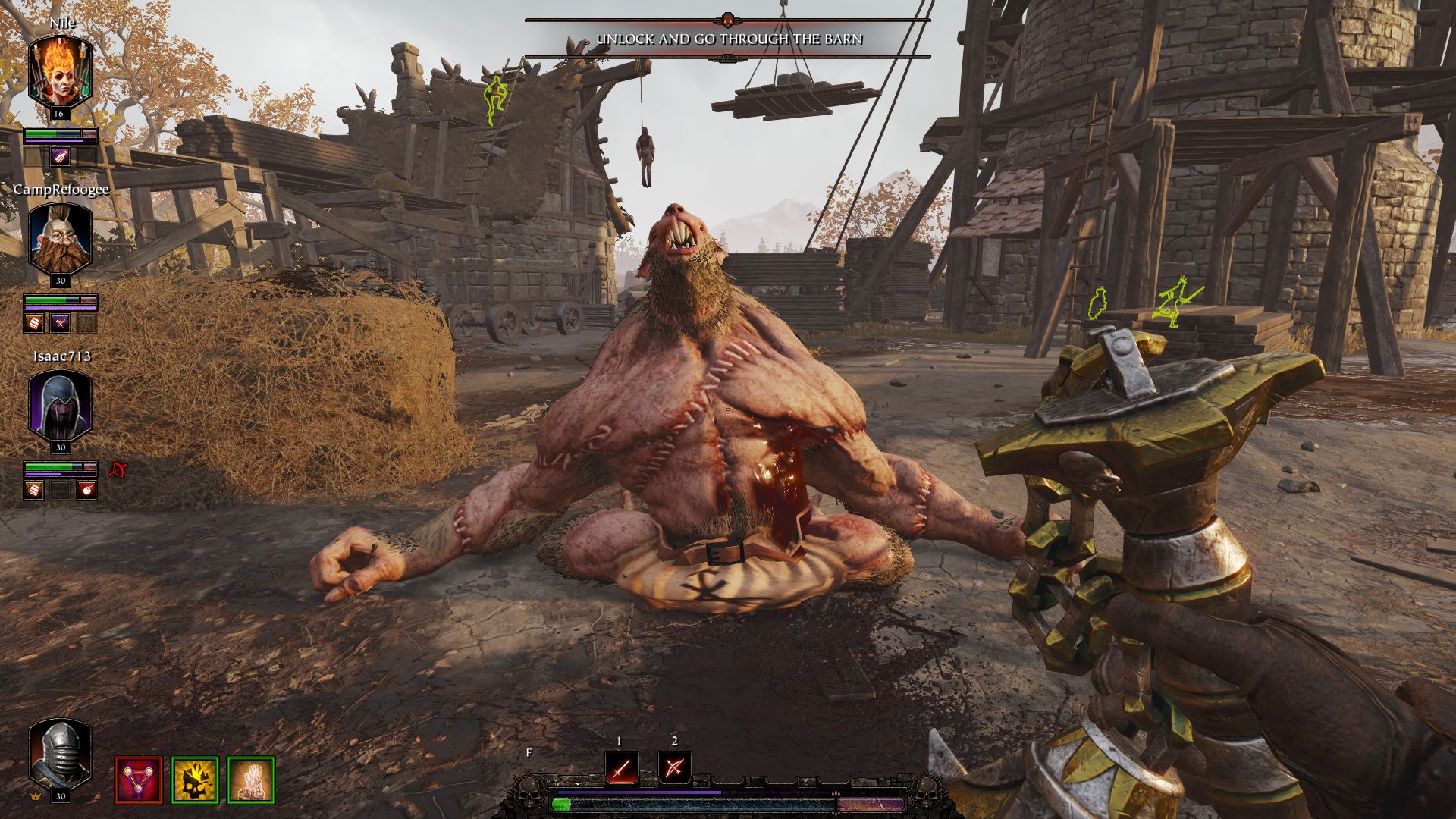Click Nile's potion slot icon
Image resolution: width=1456 pixels, height=819 pixels.
pyautogui.click(x=59, y=158)
